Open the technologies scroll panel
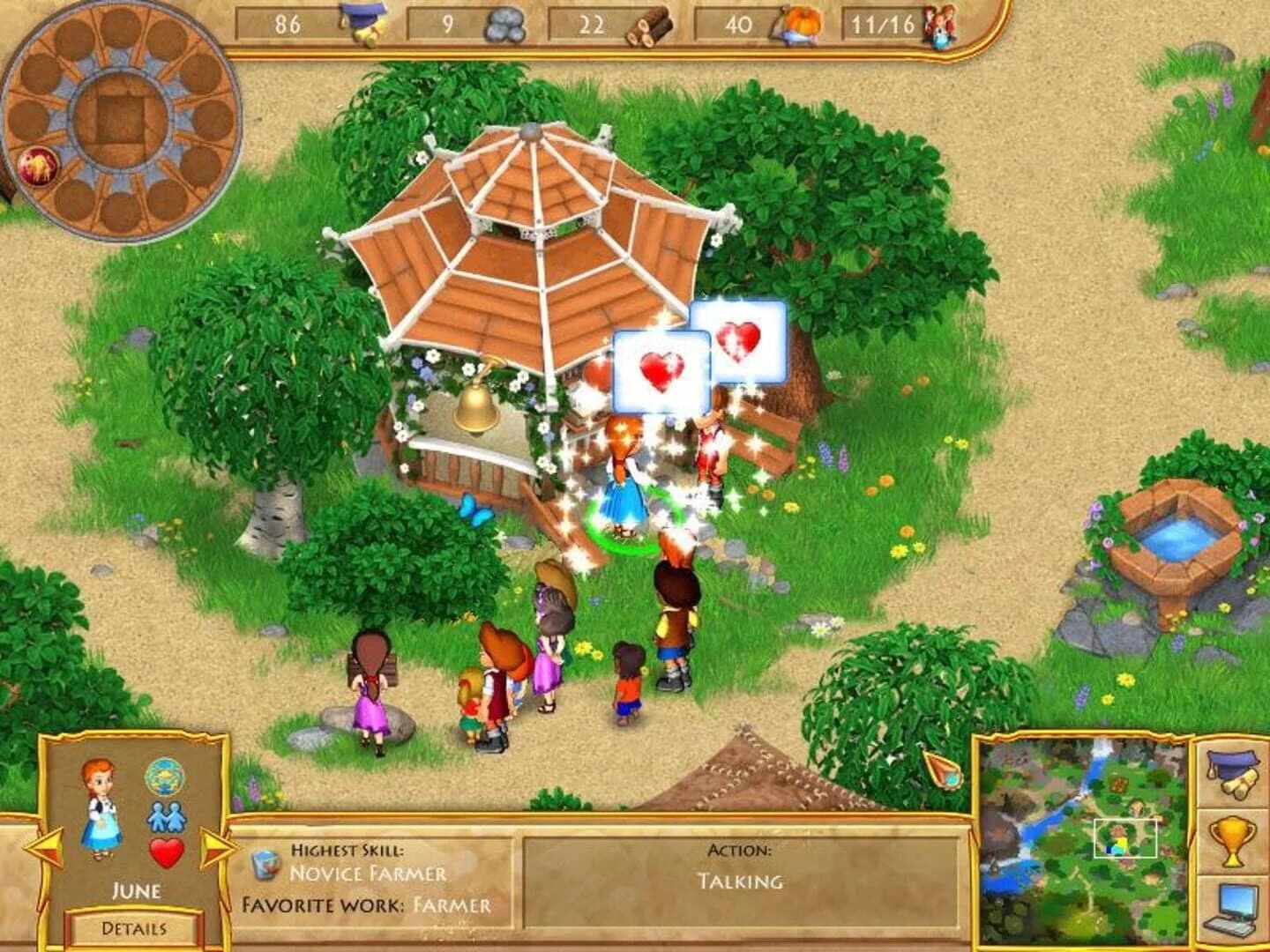The width and height of the screenshot is (1270, 952). pos(1233,776)
